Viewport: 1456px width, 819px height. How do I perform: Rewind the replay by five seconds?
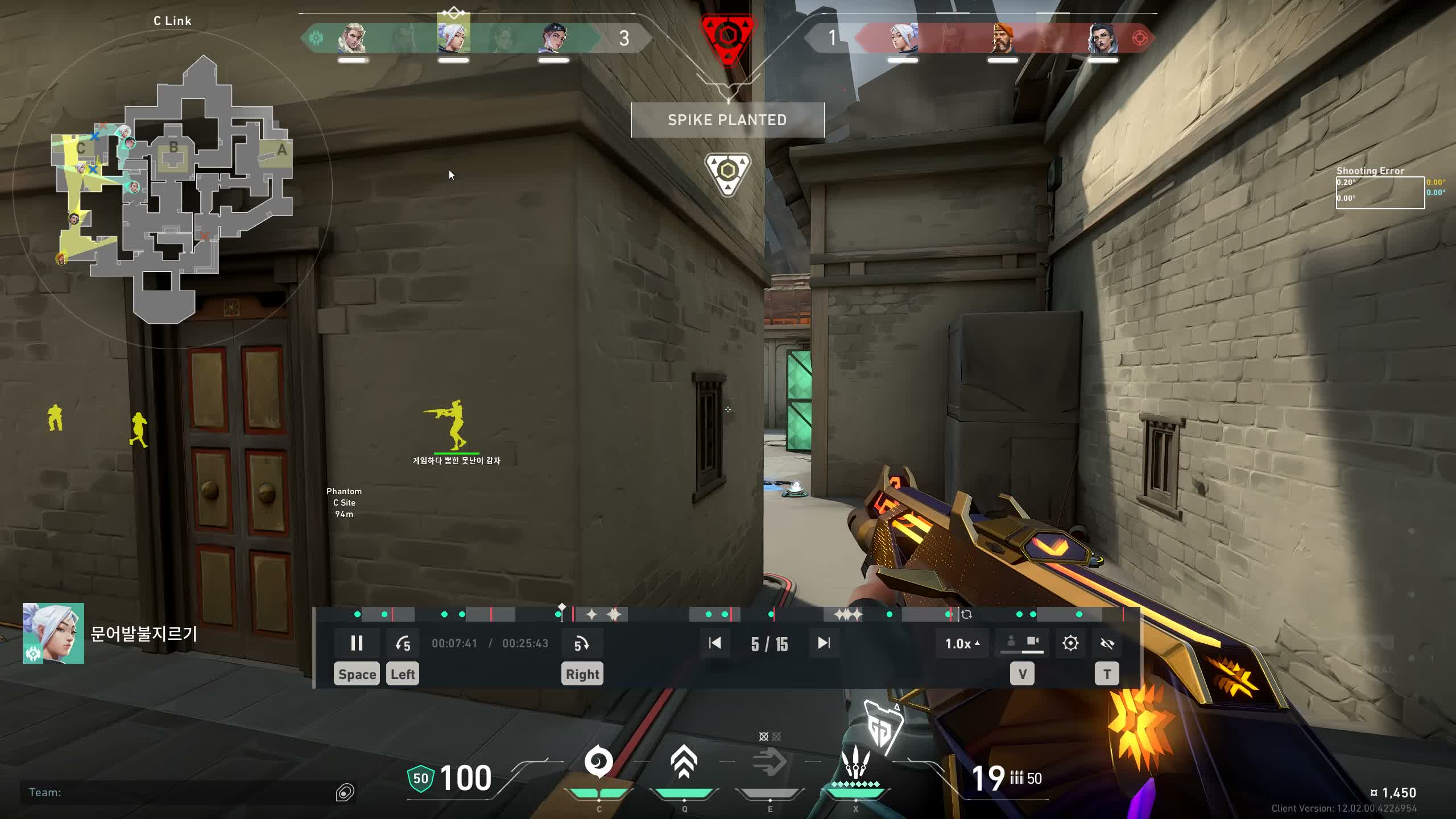point(403,643)
